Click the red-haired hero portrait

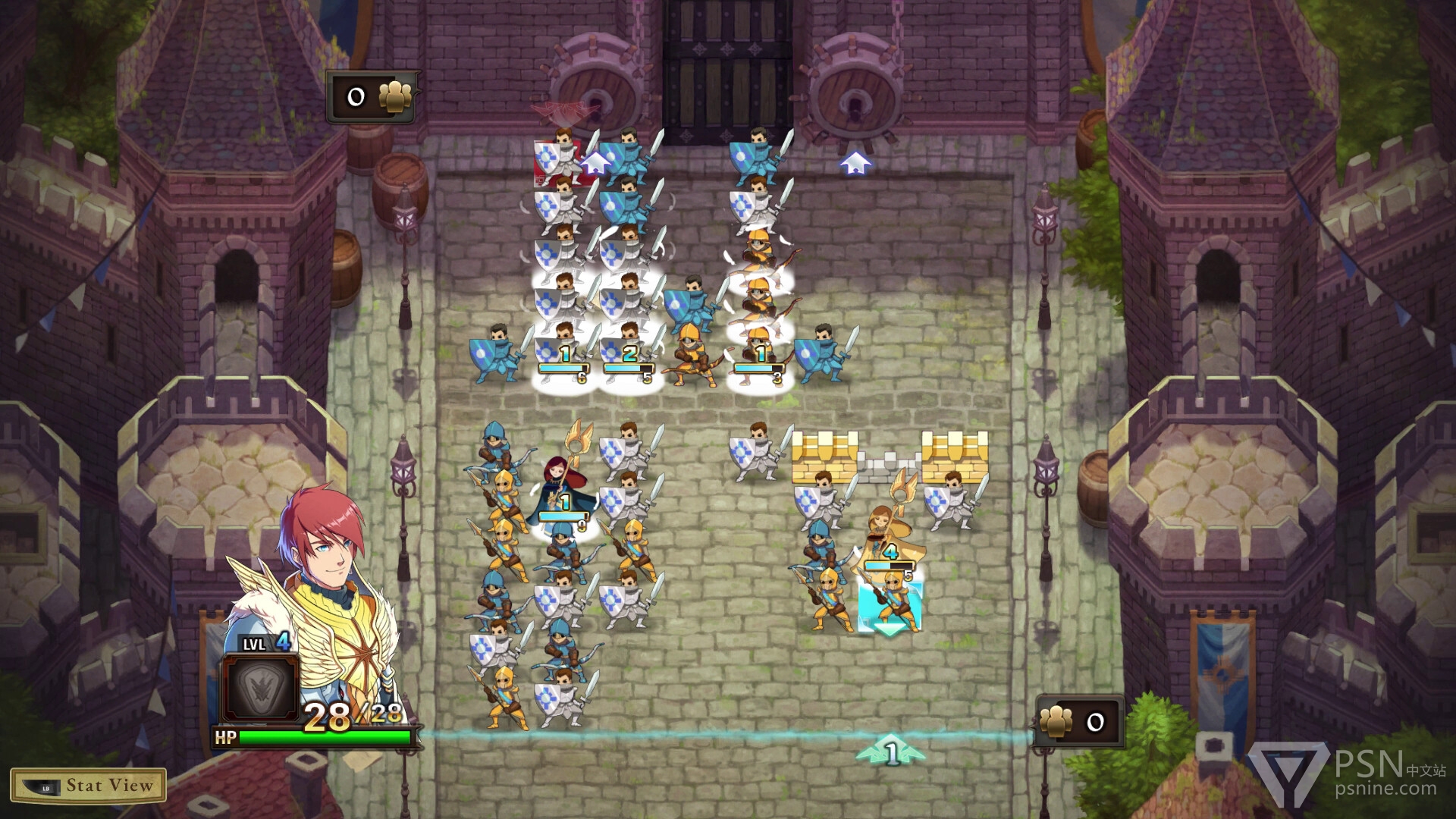(x=322, y=546)
